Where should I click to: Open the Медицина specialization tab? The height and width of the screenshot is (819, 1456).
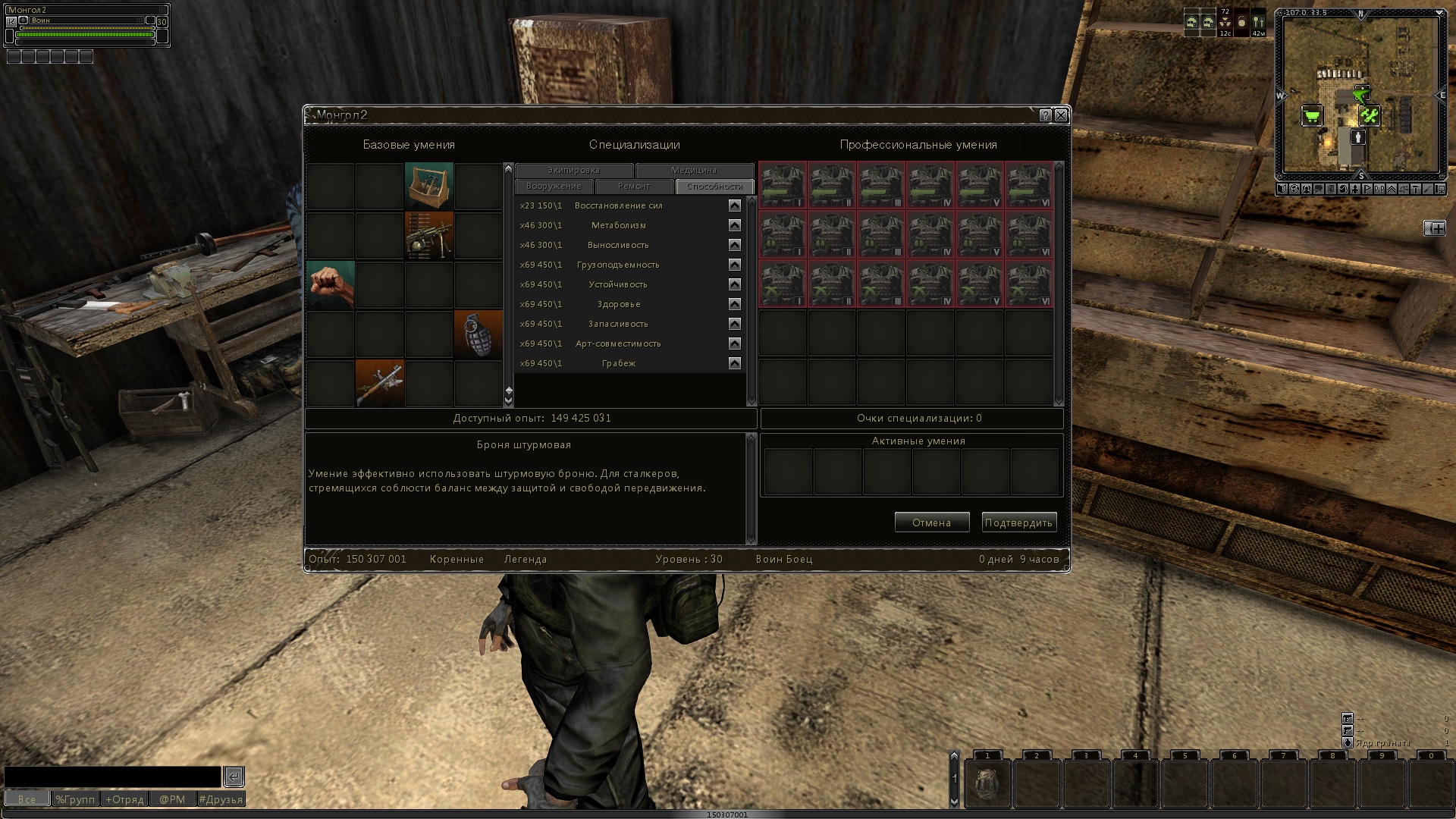coord(694,171)
